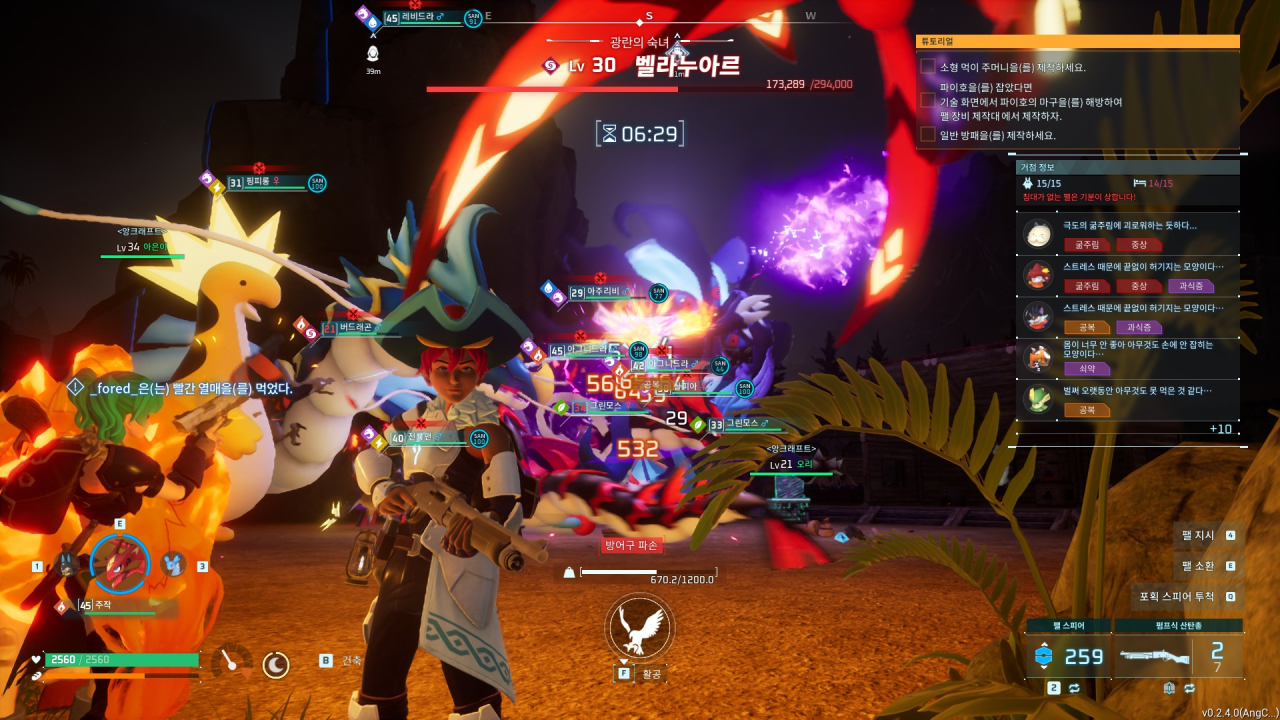Expand the +10 more pals list
The image size is (1280, 720).
point(1220,429)
